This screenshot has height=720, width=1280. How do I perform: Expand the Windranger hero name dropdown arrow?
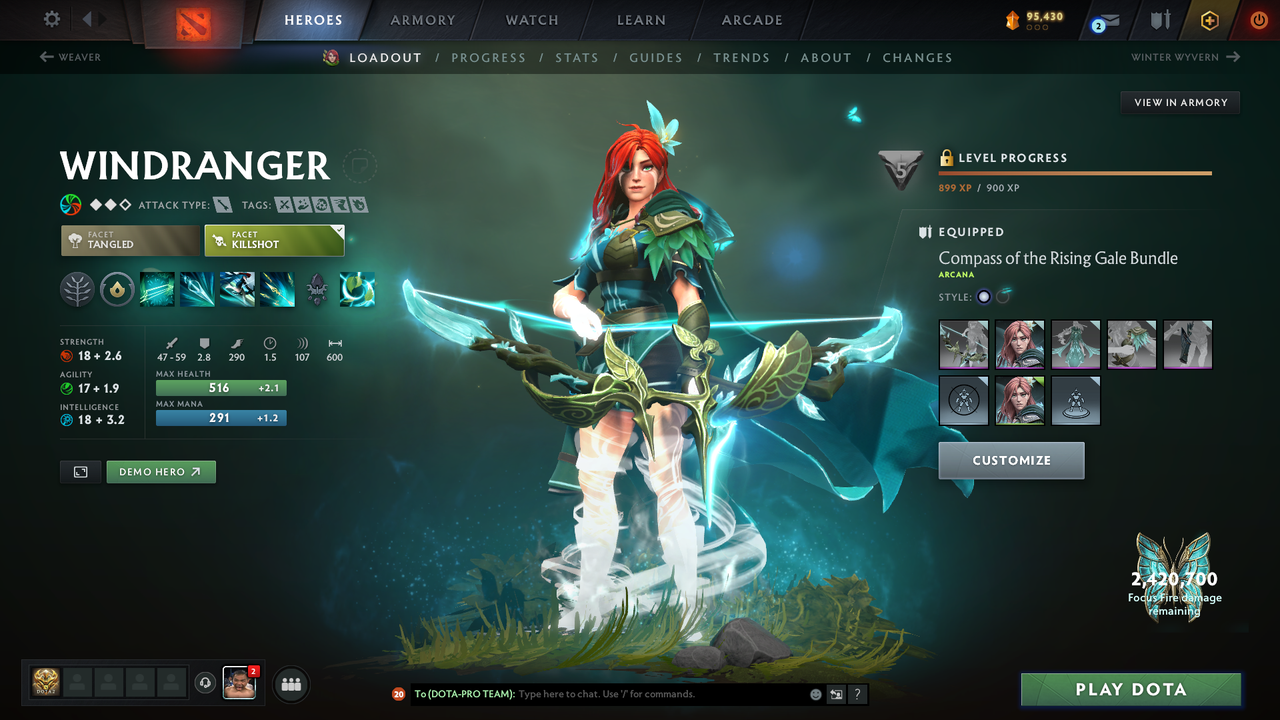360,167
